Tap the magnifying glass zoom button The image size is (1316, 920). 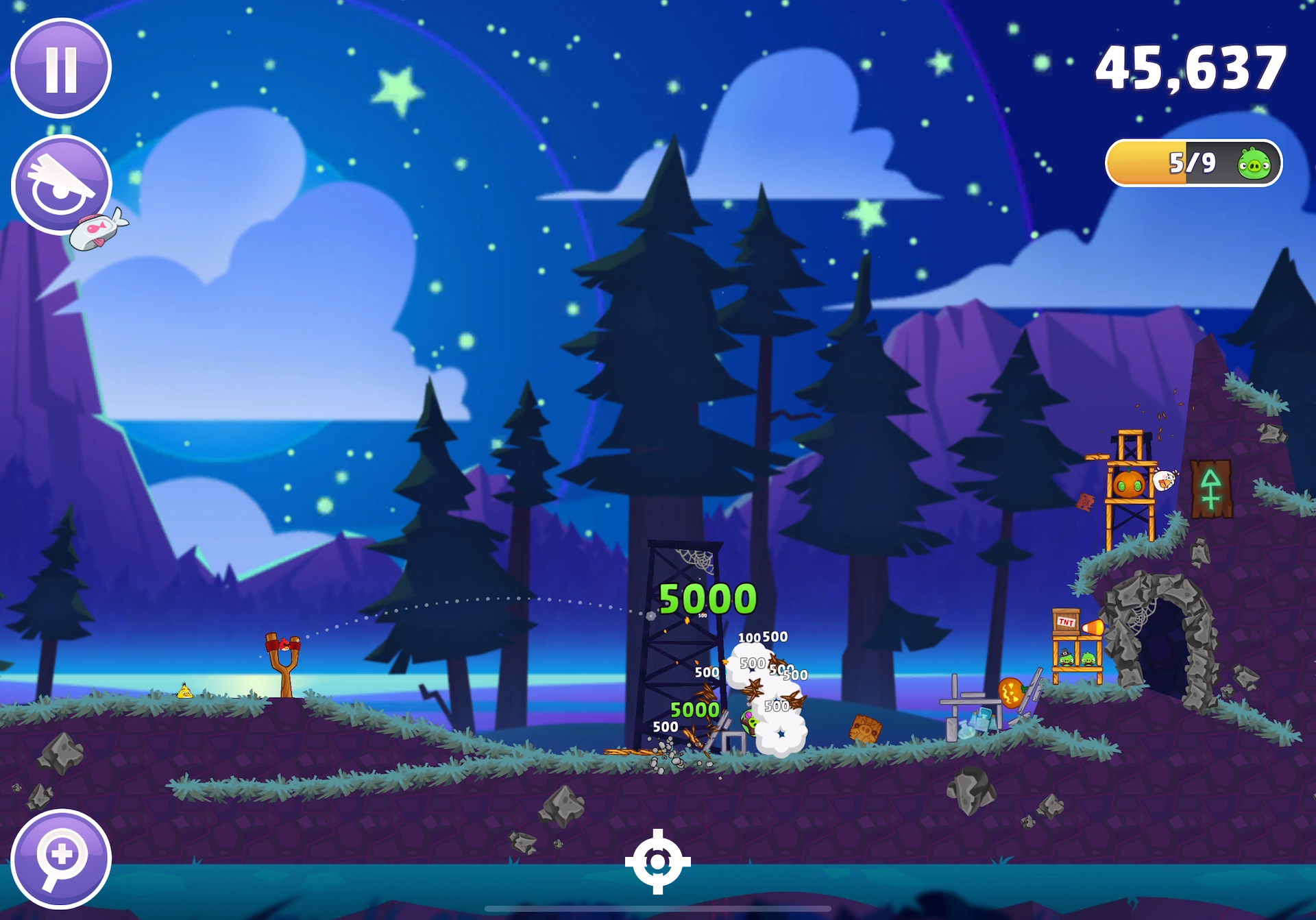61,858
